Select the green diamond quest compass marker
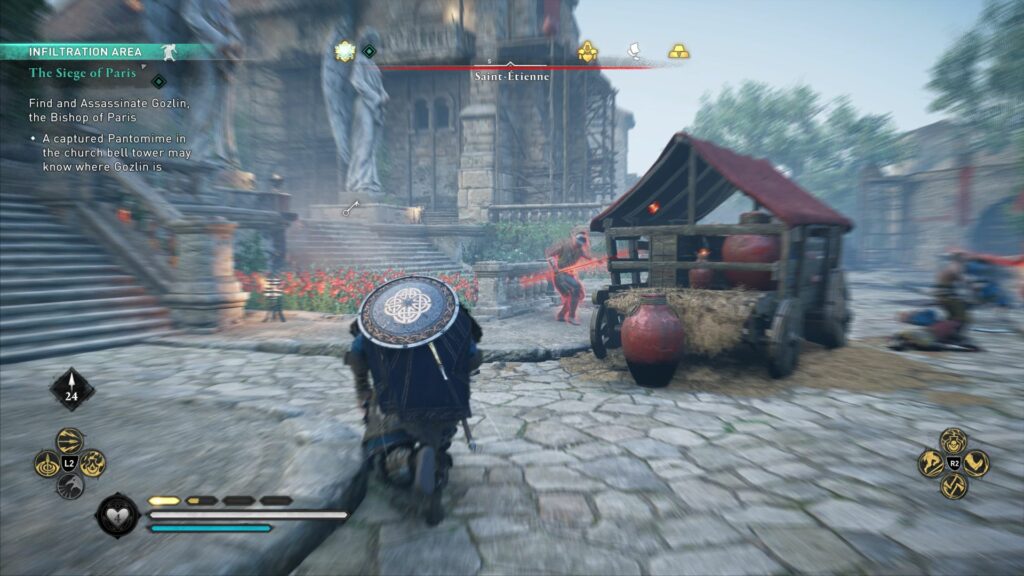Image resolution: width=1024 pixels, height=576 pixels. 369,51
